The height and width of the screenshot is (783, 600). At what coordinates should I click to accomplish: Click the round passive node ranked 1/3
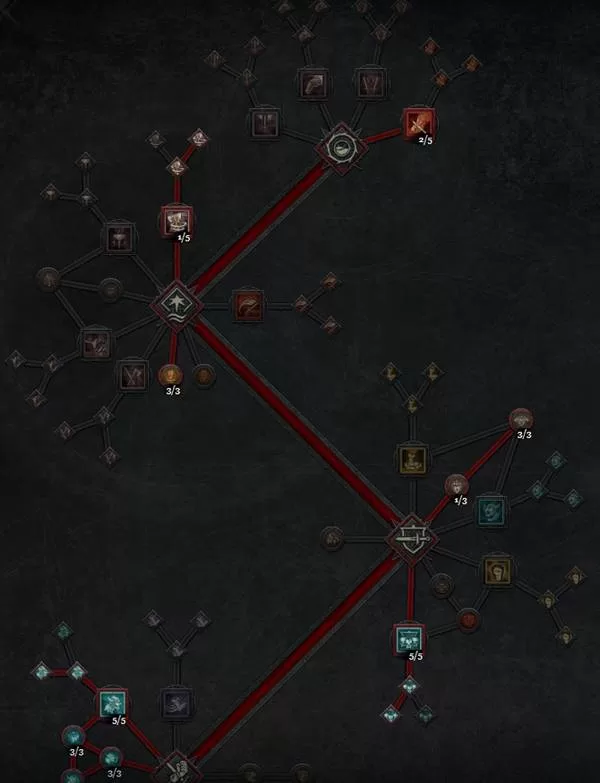click(x=456, y=486)
